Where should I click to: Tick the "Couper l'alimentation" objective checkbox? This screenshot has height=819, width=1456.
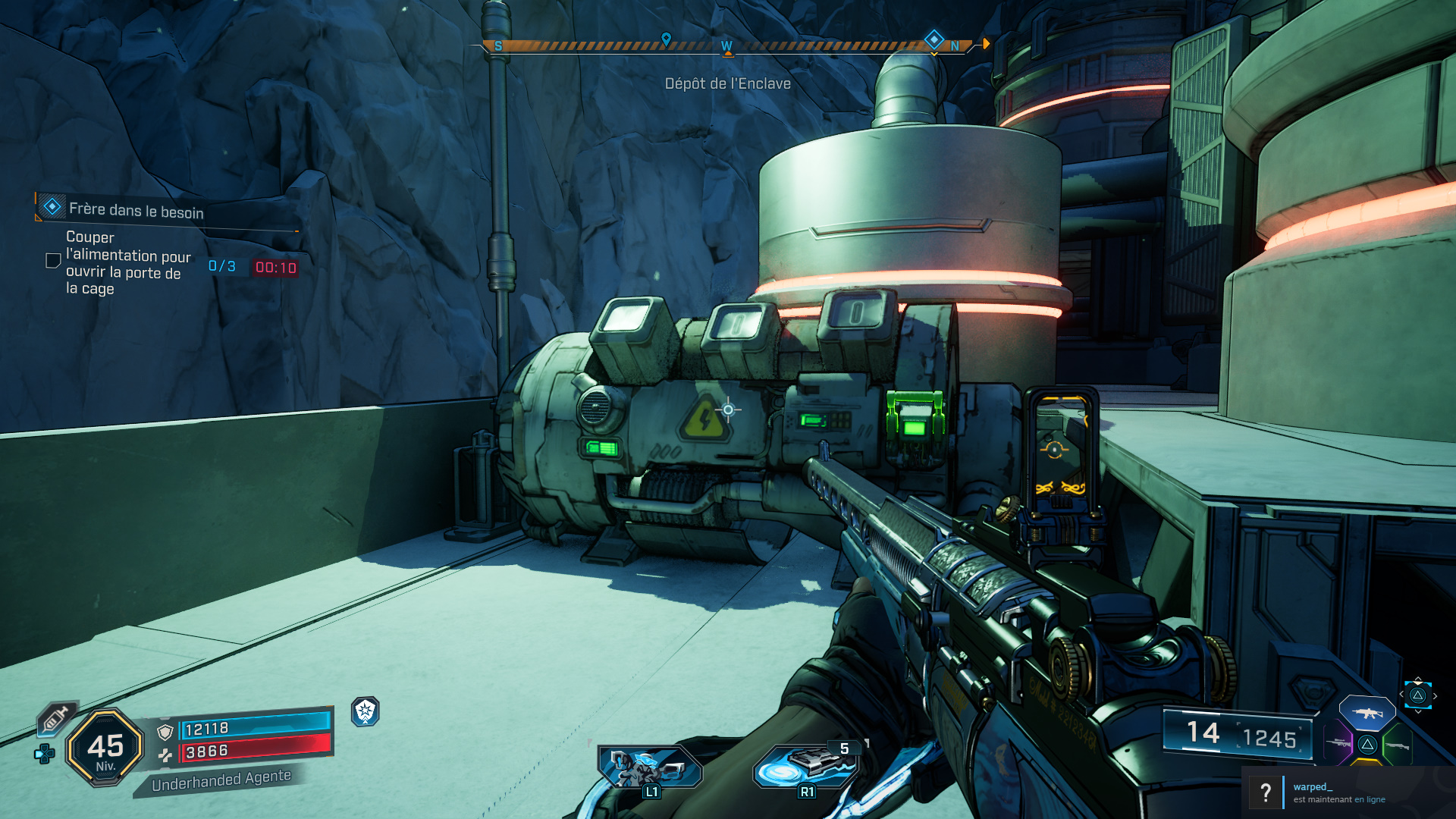point(53,261)
